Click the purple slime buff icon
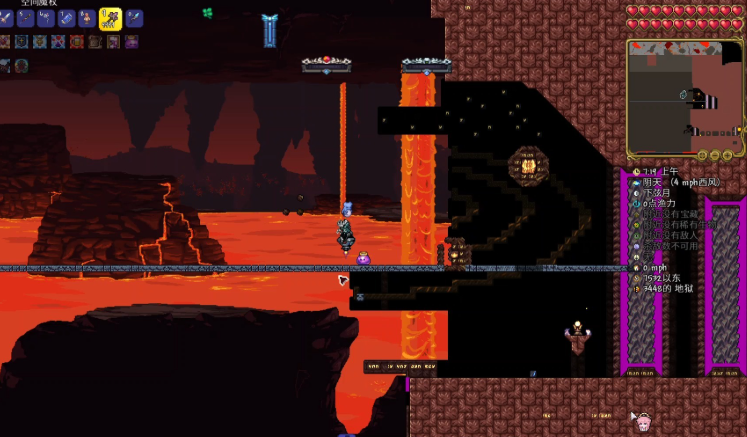Screen dimensions: 747x437 [131, 41]
